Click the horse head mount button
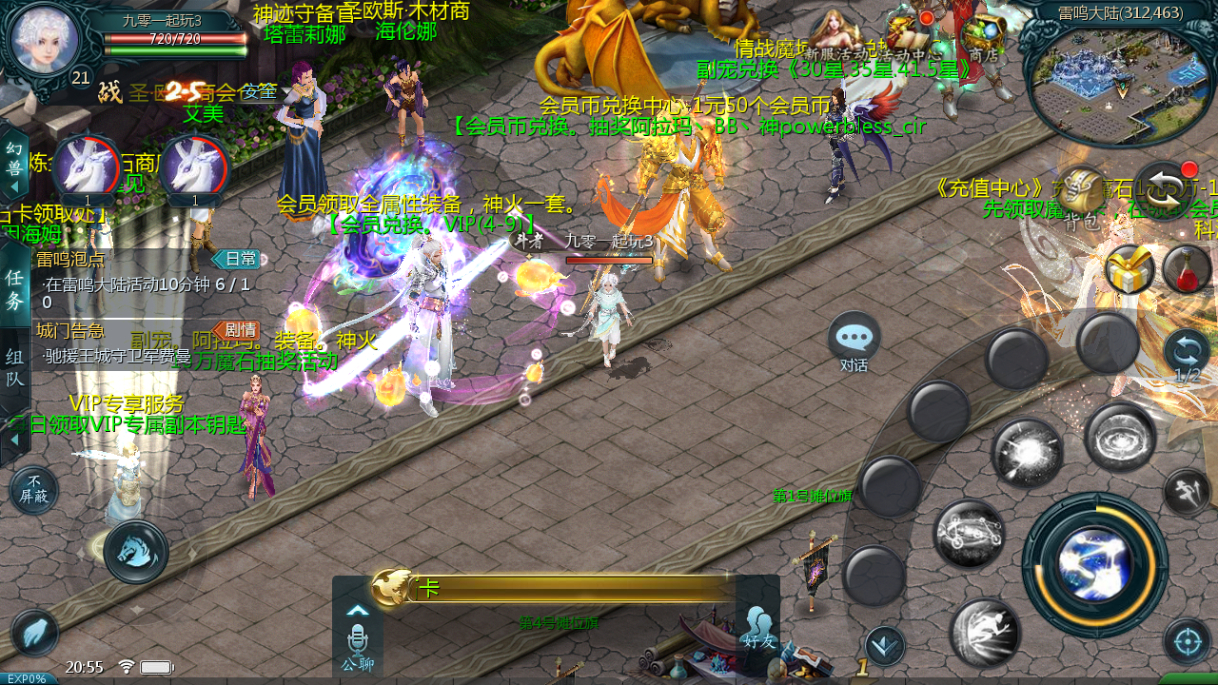1218x685 pixels. pyautogui.click(x=135, y=551)
